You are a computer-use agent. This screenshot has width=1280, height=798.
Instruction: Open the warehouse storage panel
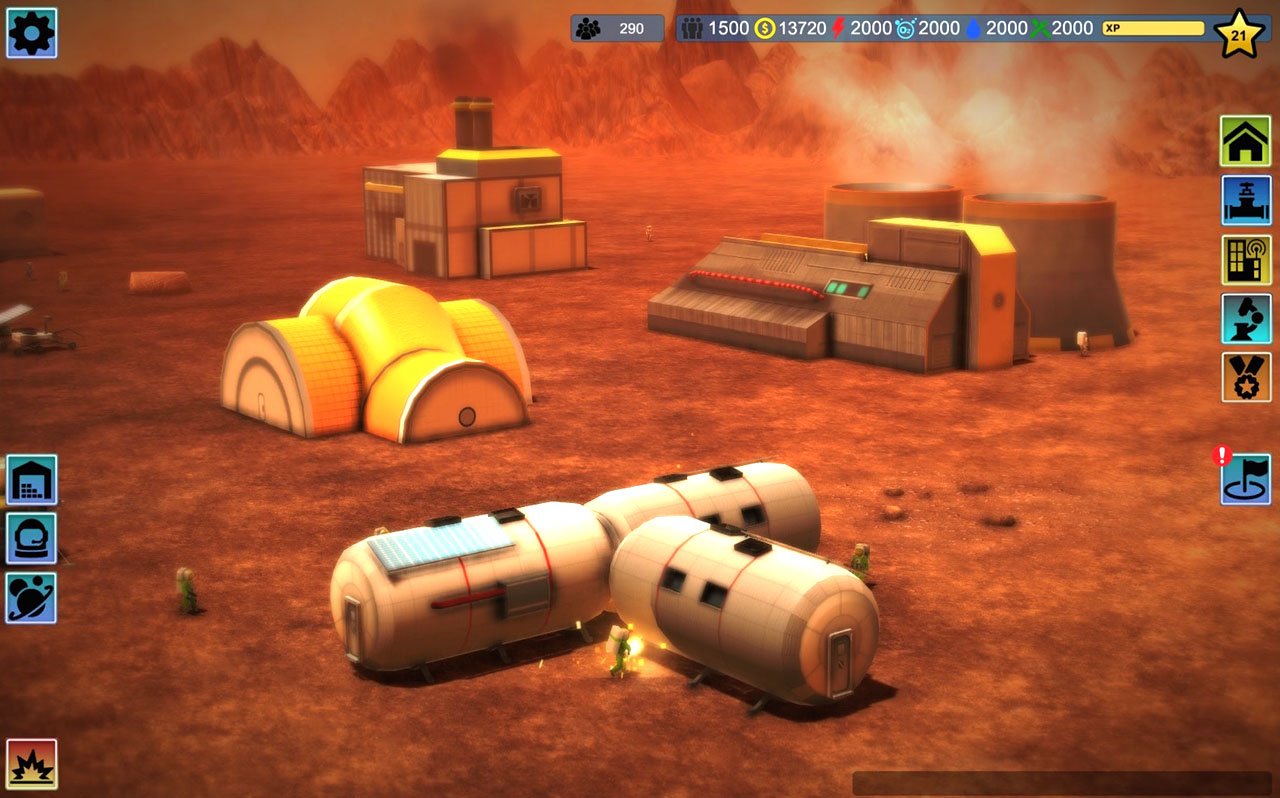point(32,479)
